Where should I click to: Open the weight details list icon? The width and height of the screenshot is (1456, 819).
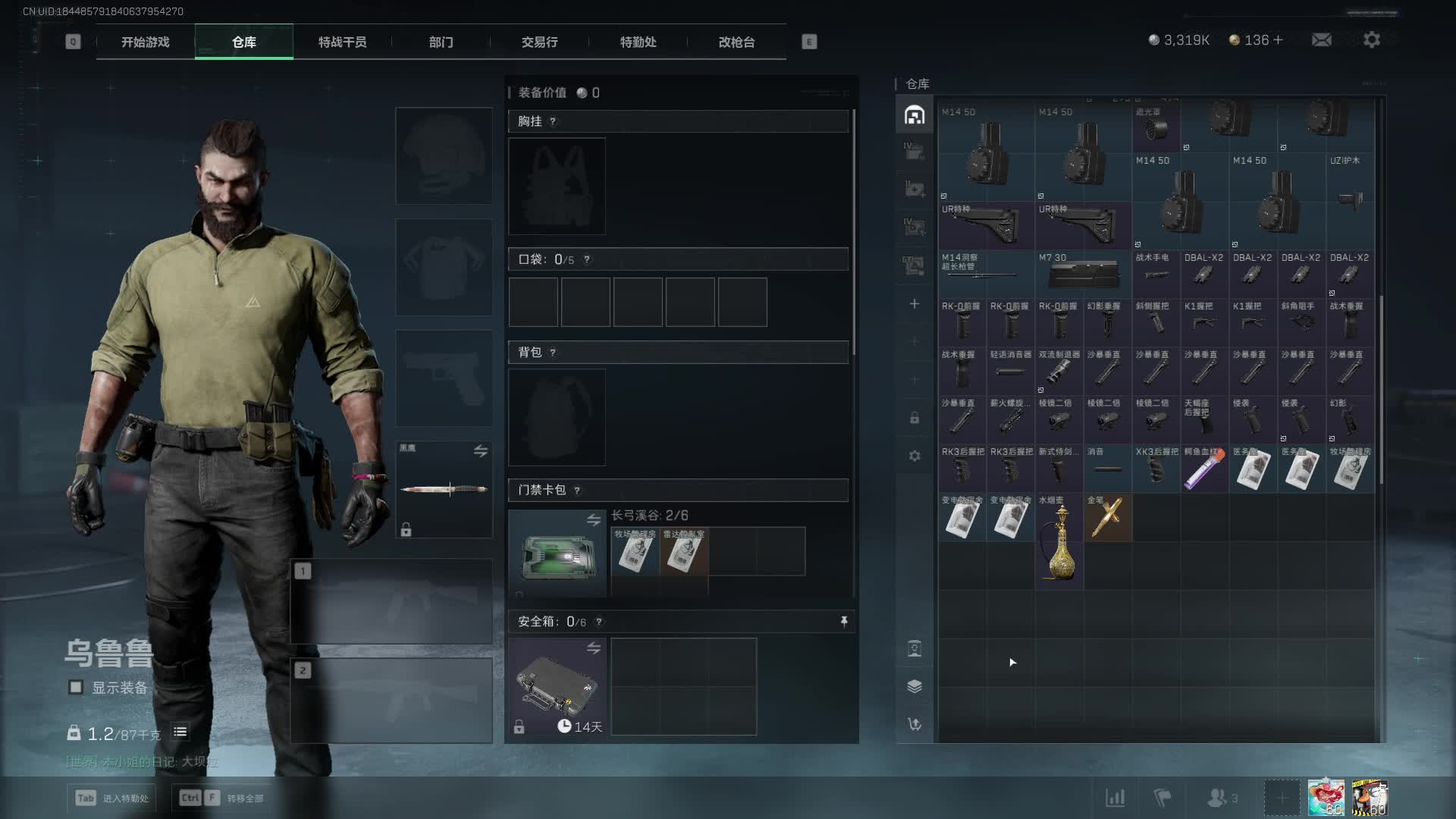point(180,733)
